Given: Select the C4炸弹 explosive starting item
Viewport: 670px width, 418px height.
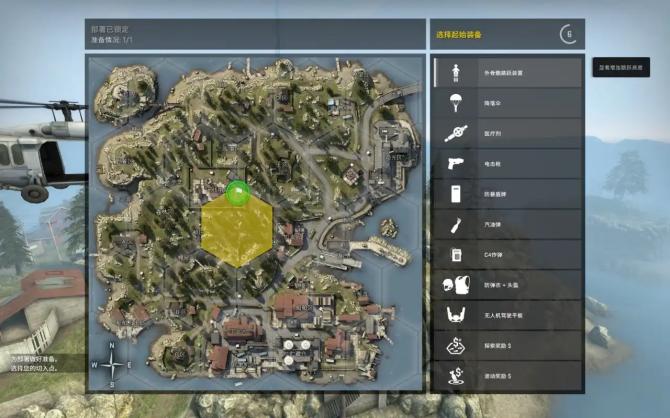Looking at the screenshot, I should click(508, 255).
